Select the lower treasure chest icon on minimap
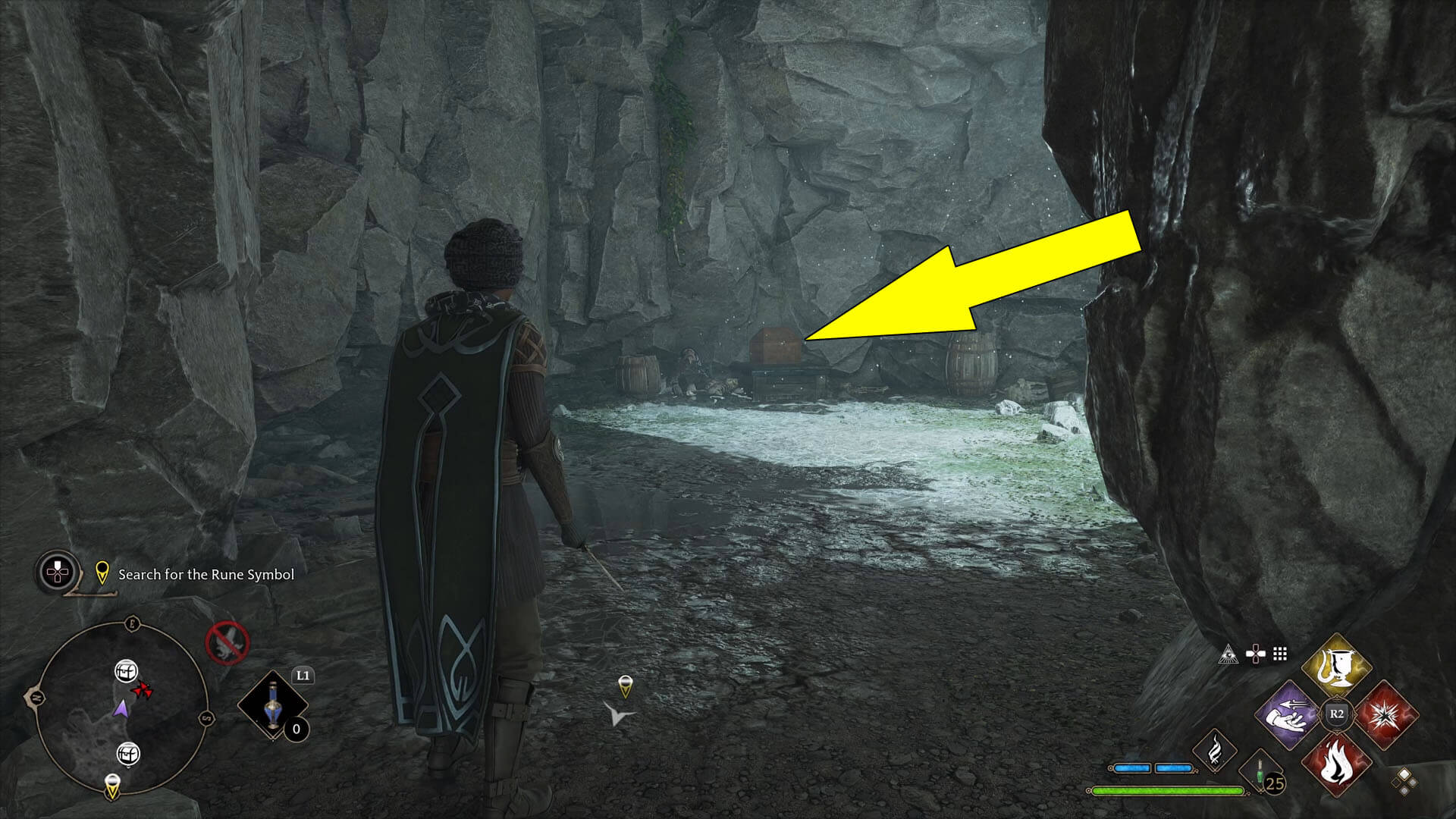This screenshot has width=1456, height=819. 127,753
